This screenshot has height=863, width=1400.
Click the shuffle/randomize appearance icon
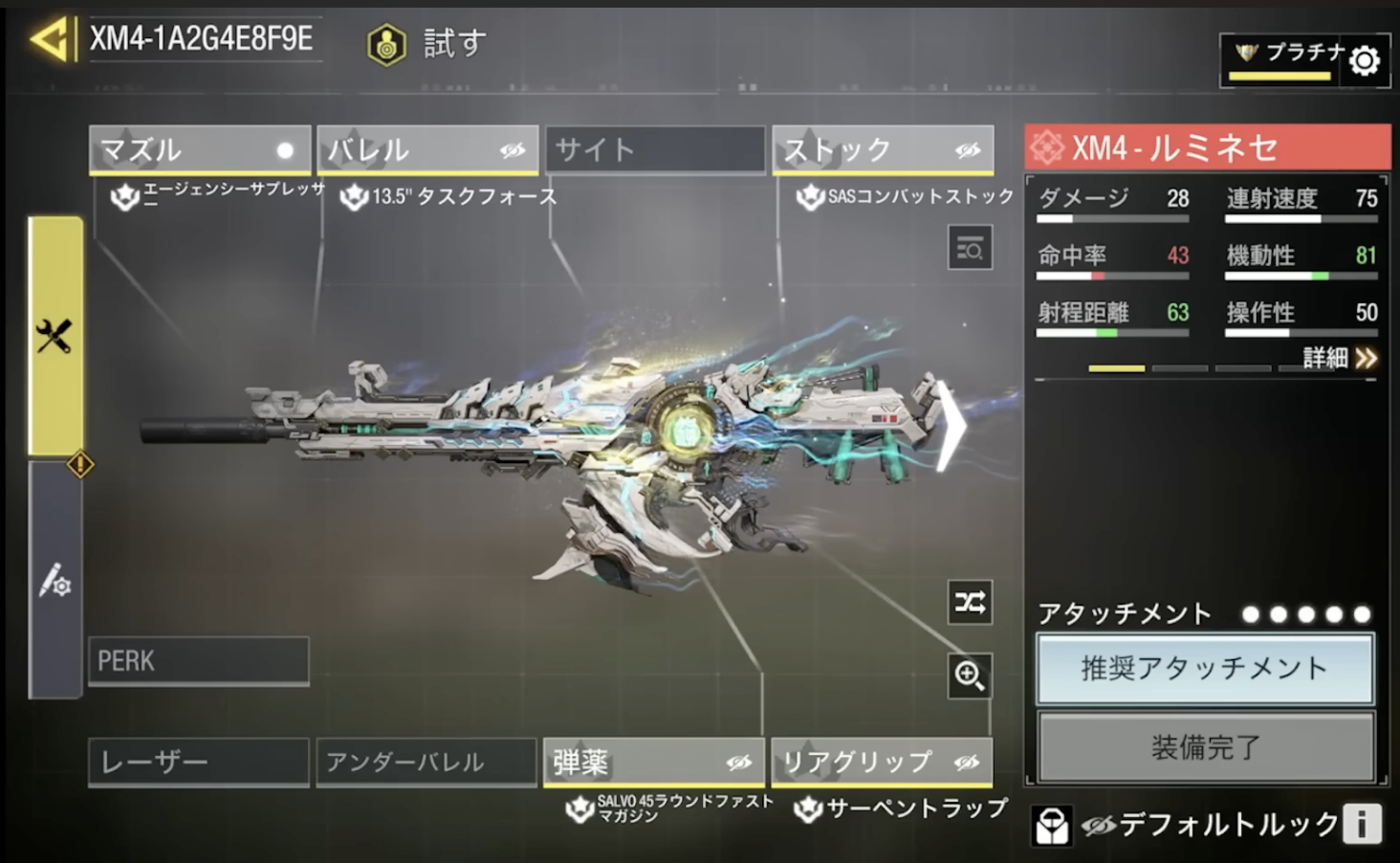[969, 603]
